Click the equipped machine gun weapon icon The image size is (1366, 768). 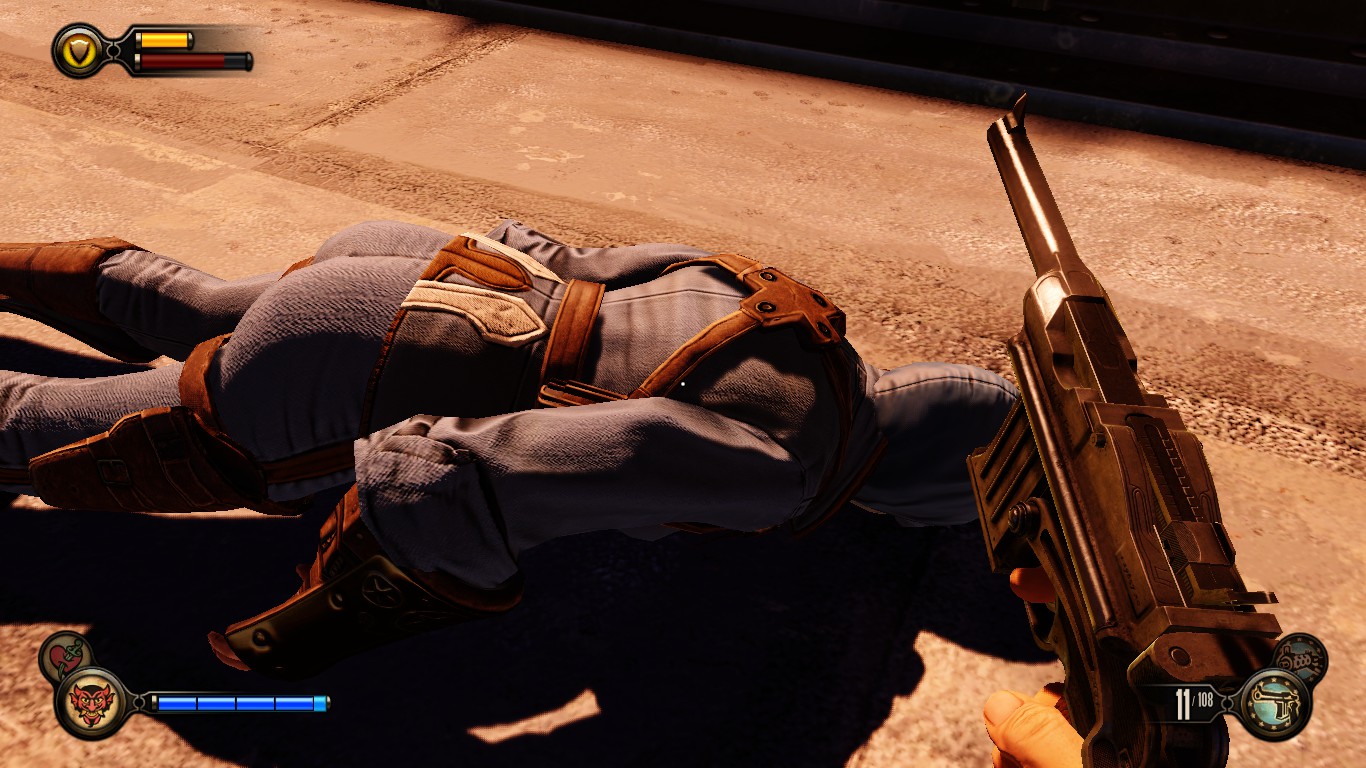1273,704
